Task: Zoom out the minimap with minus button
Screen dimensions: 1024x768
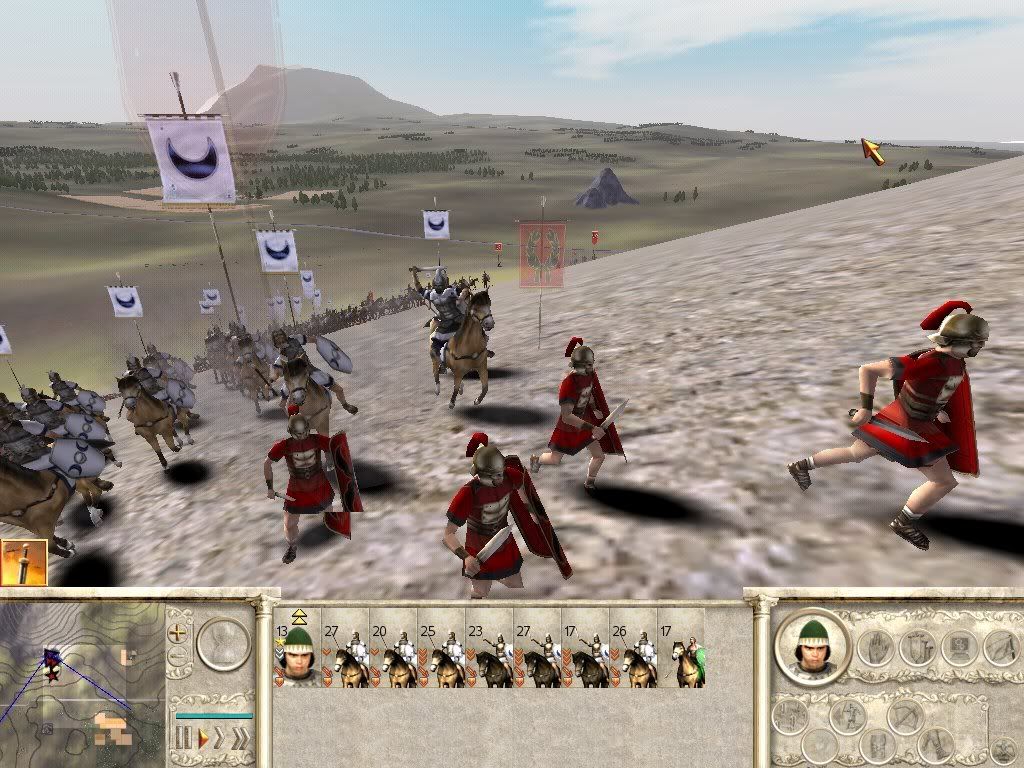Action: coord(178,657)
